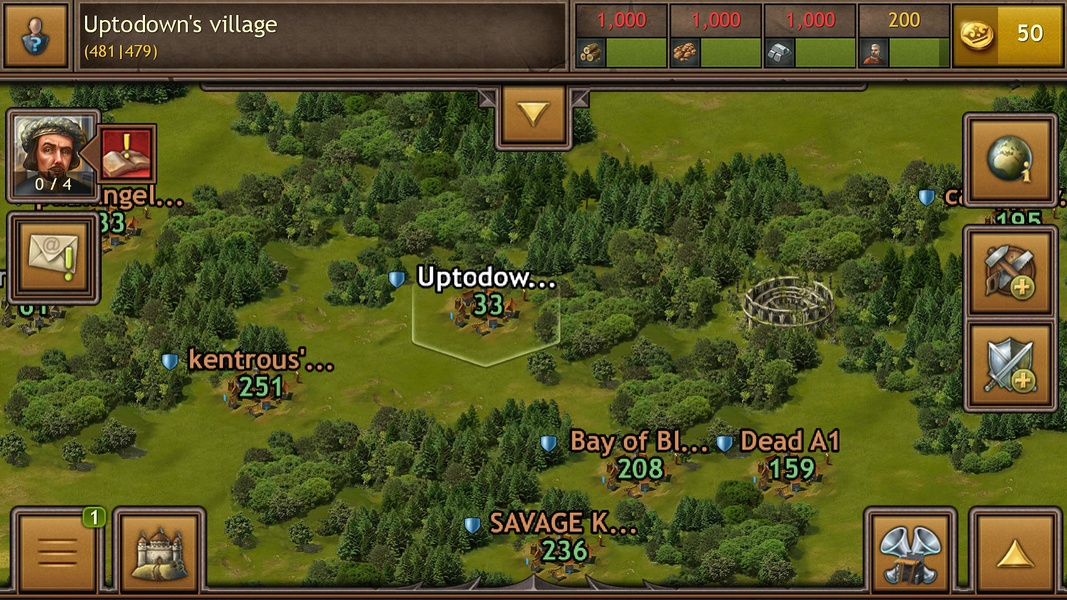Open the player profile button
The height and width of the screenshot is (600, 1067).
35,34
